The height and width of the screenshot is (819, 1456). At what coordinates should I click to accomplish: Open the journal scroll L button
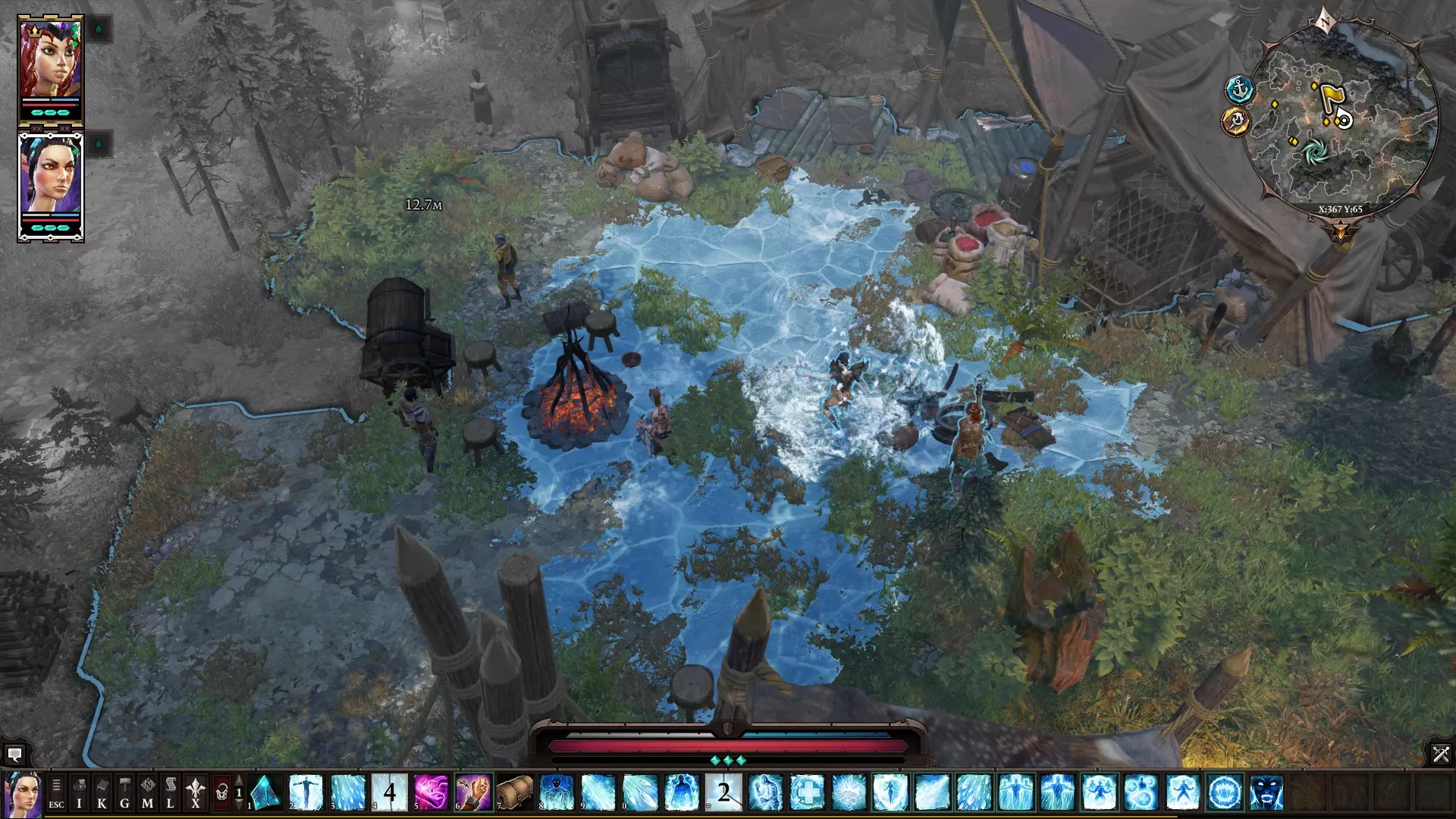(170, 793)
